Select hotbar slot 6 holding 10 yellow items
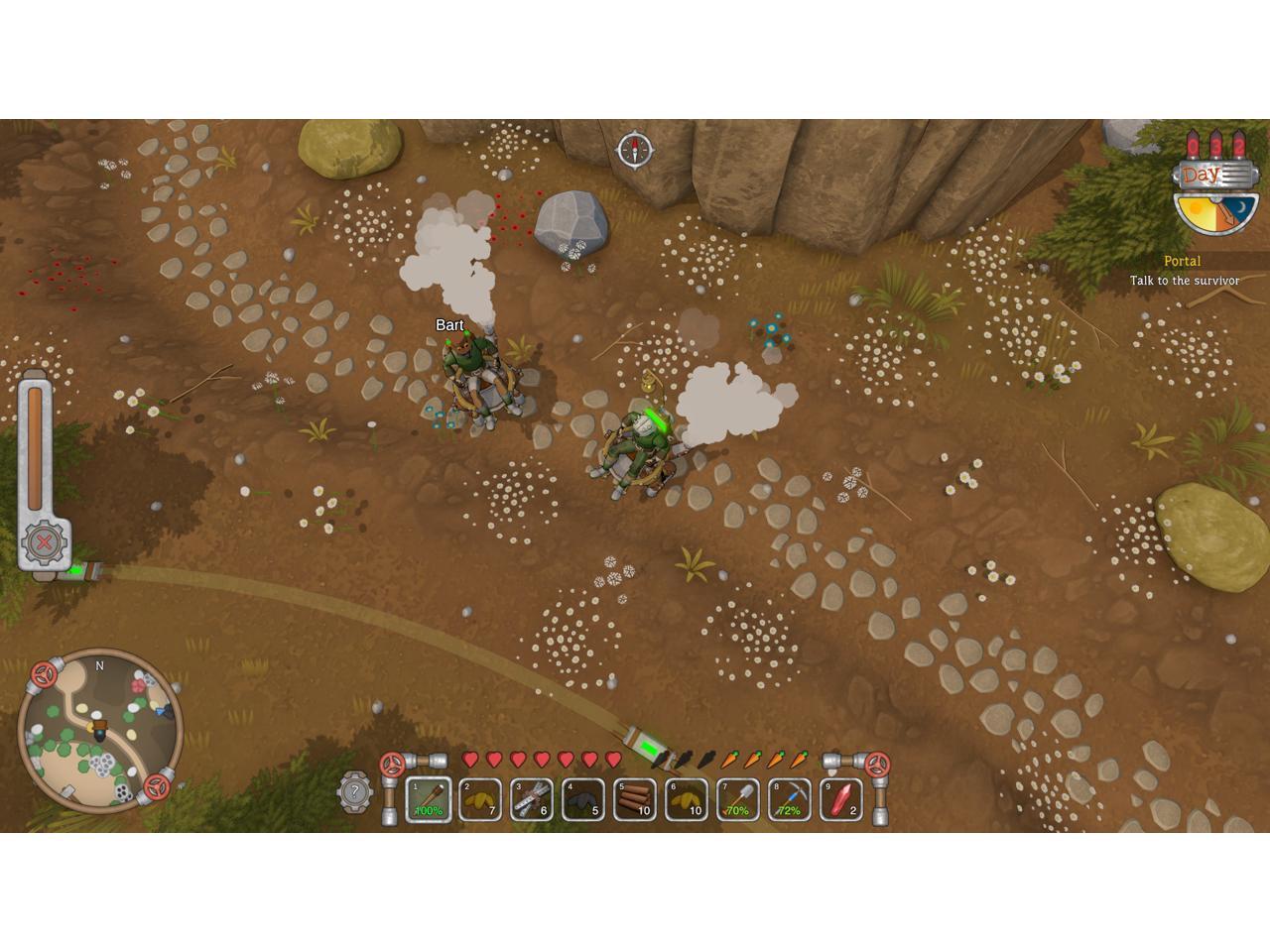Image resolution: width=1270 pixels, height=952 pixels. (687, 799)
